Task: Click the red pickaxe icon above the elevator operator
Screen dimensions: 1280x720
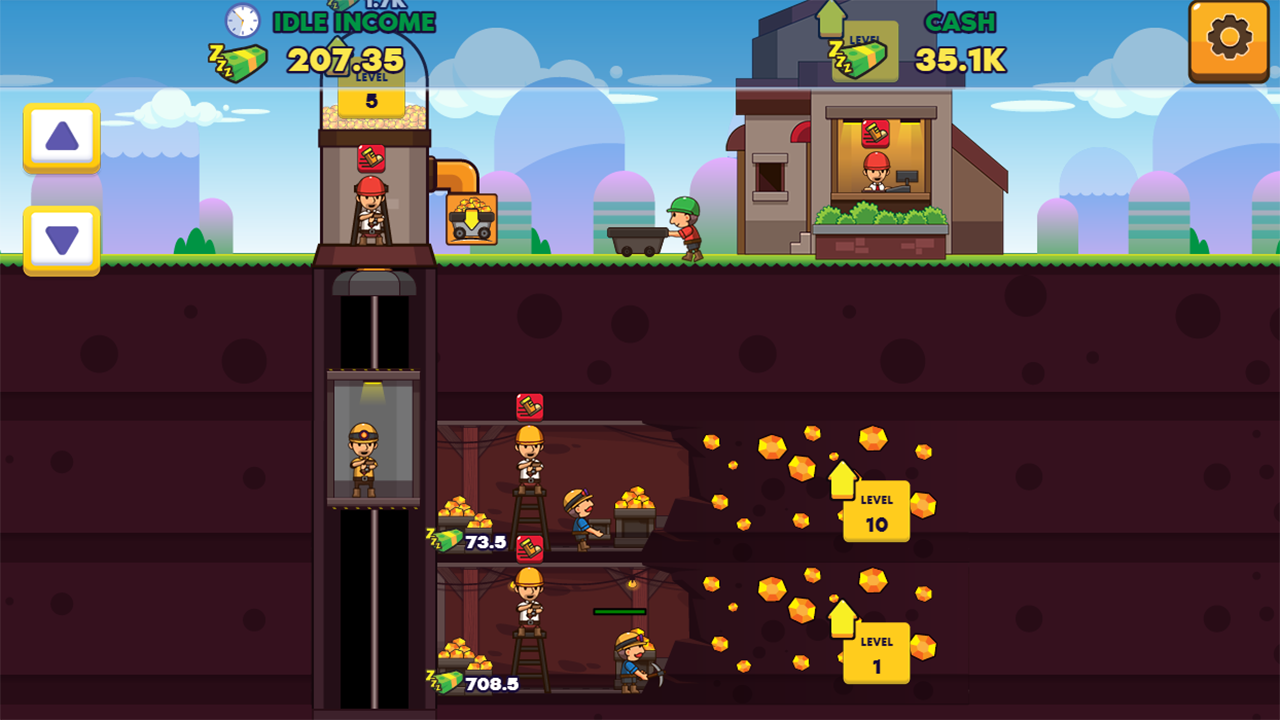Action: [369, 157]
